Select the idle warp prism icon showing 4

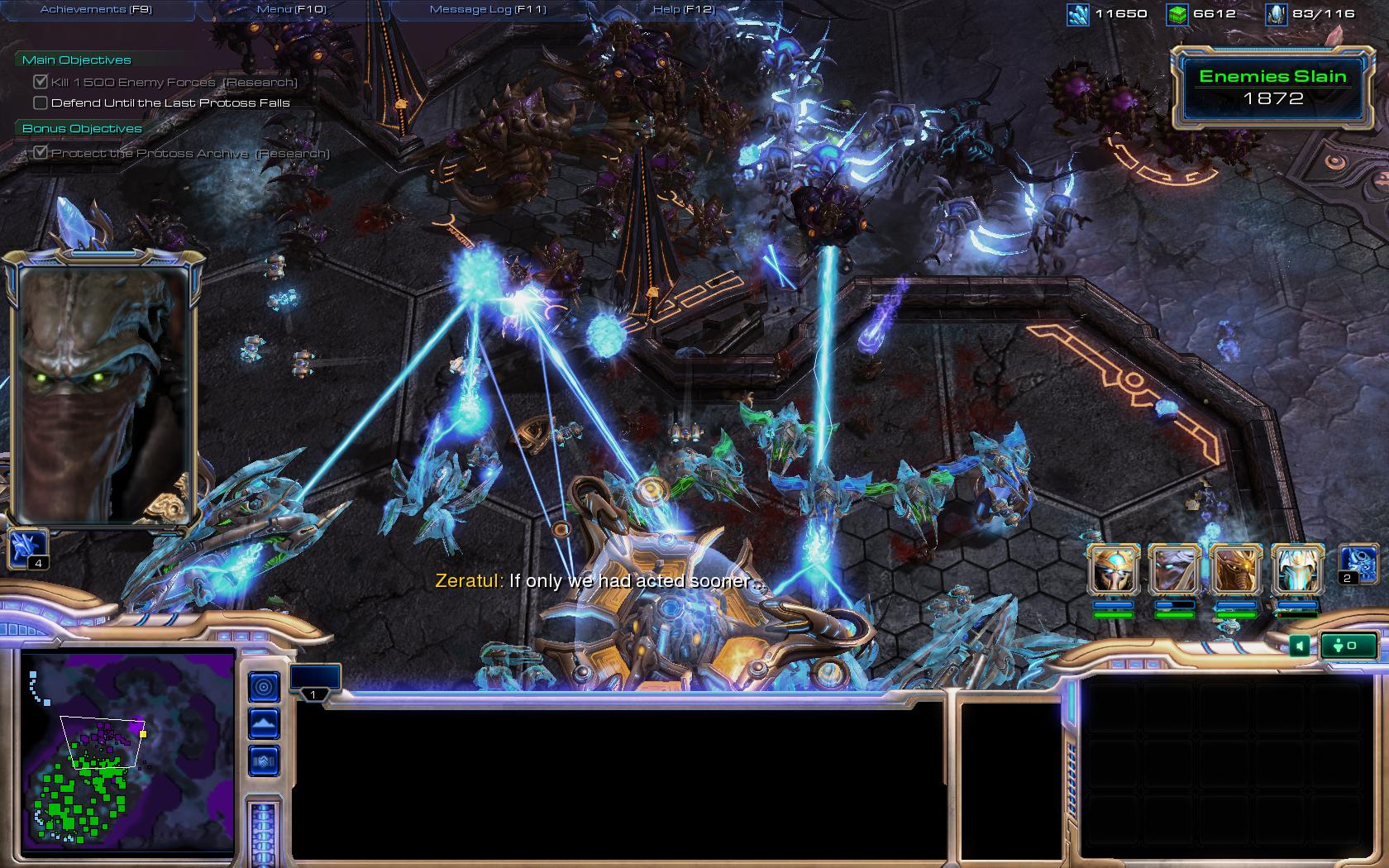(28, 550)
